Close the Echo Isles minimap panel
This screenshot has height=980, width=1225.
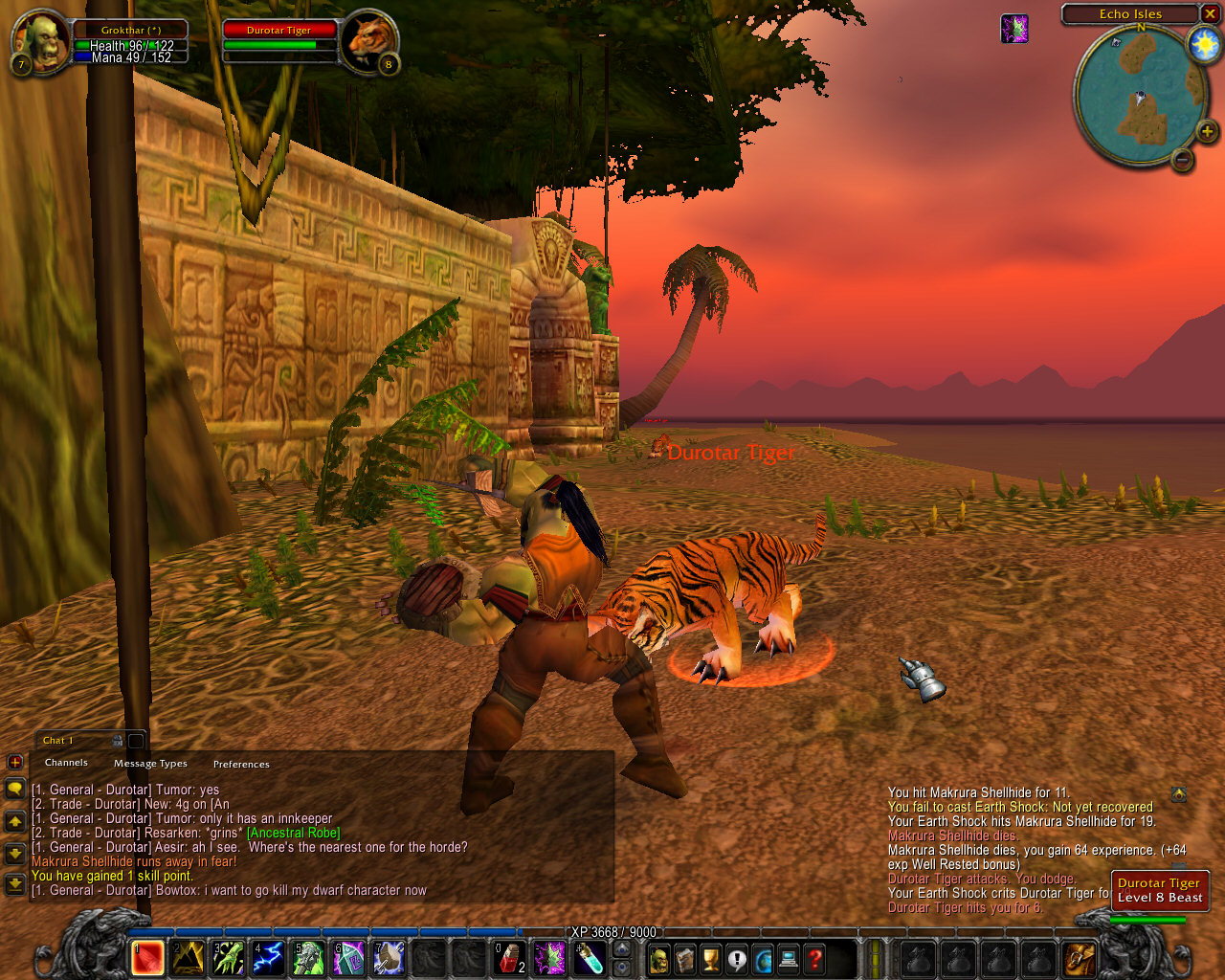1210,13
